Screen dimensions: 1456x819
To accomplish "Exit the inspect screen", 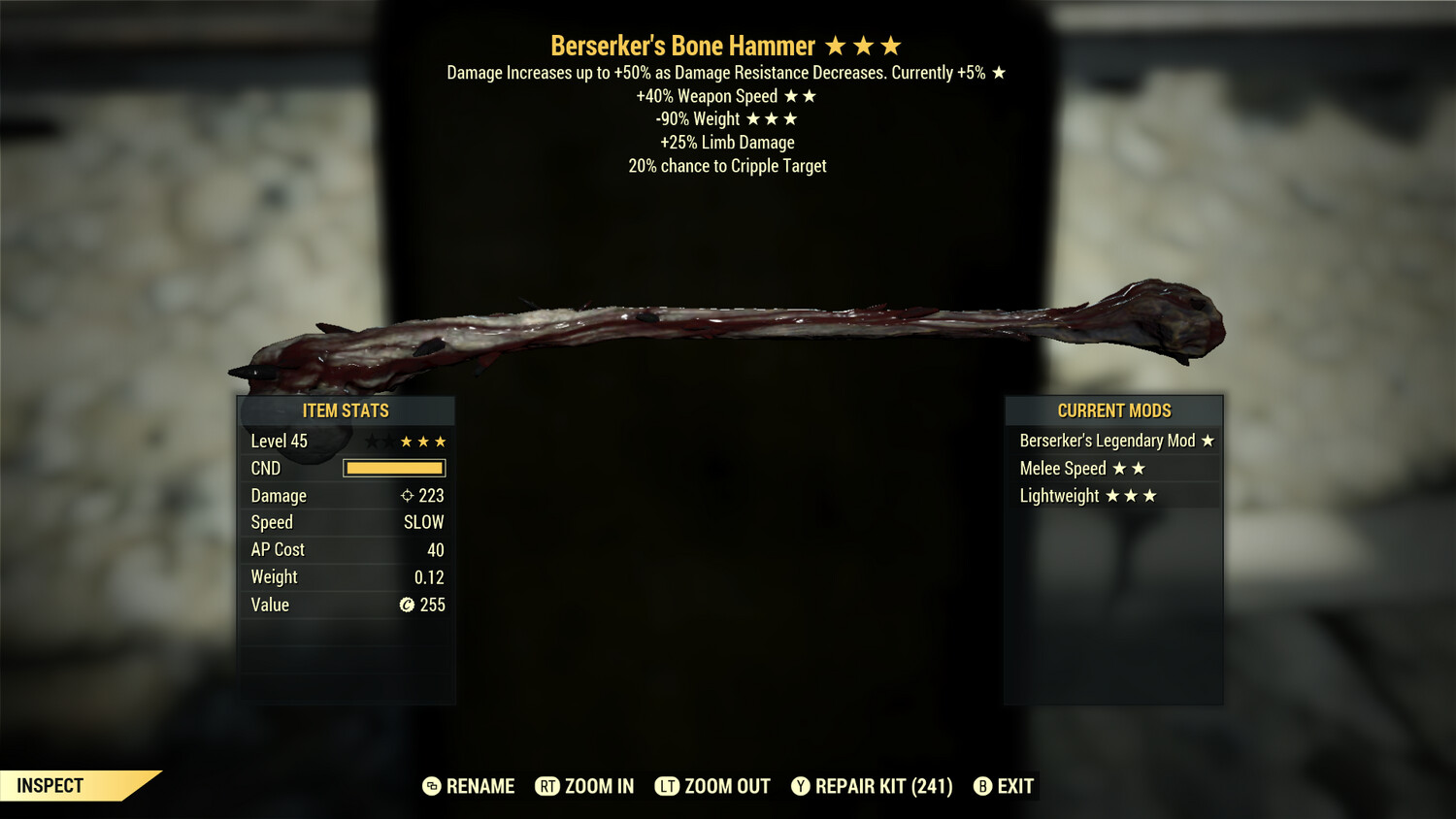I will tap(1004, 786).
